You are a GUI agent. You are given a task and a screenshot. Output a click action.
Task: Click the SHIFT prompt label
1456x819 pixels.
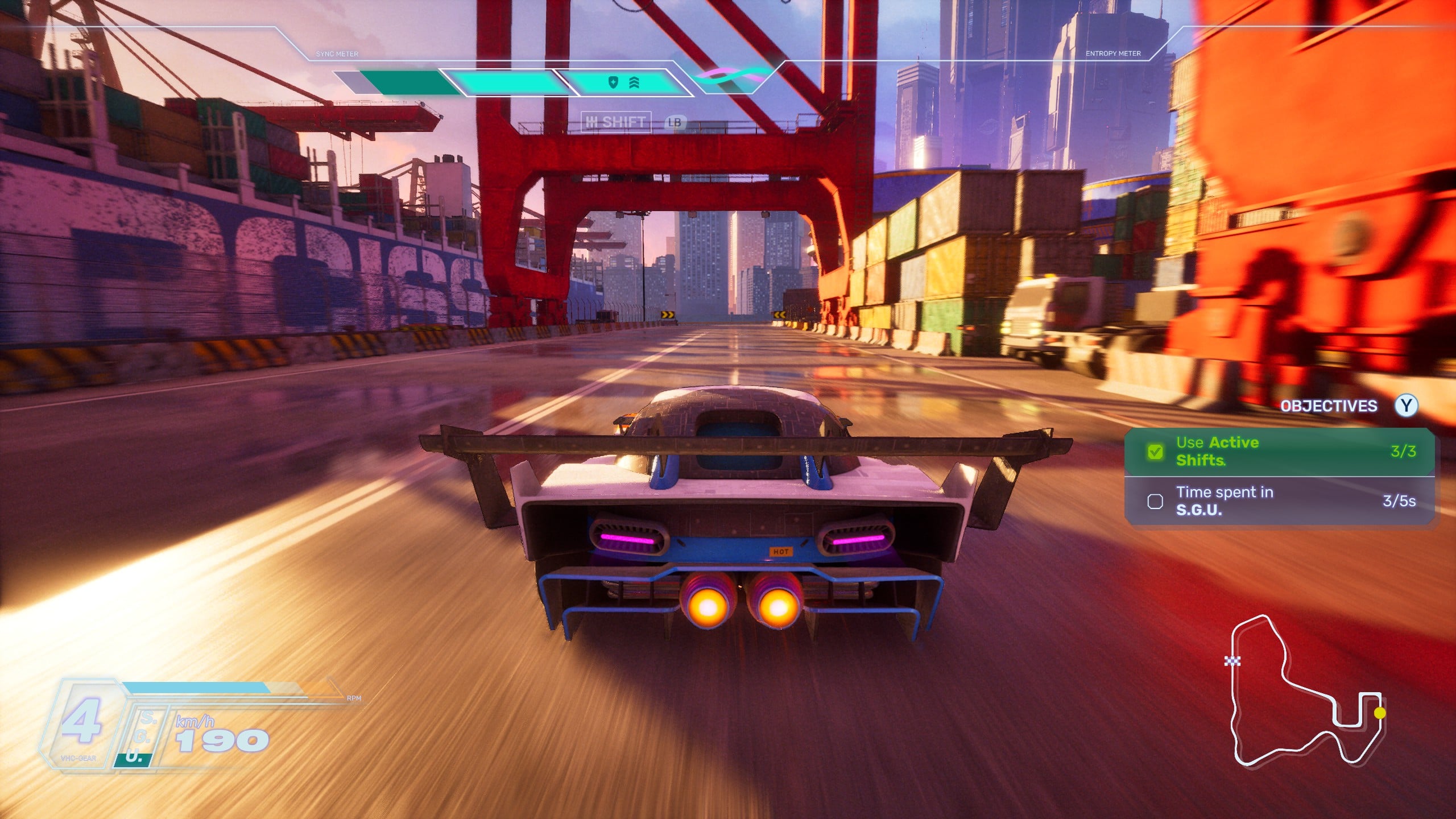click(x=616, y=122)
